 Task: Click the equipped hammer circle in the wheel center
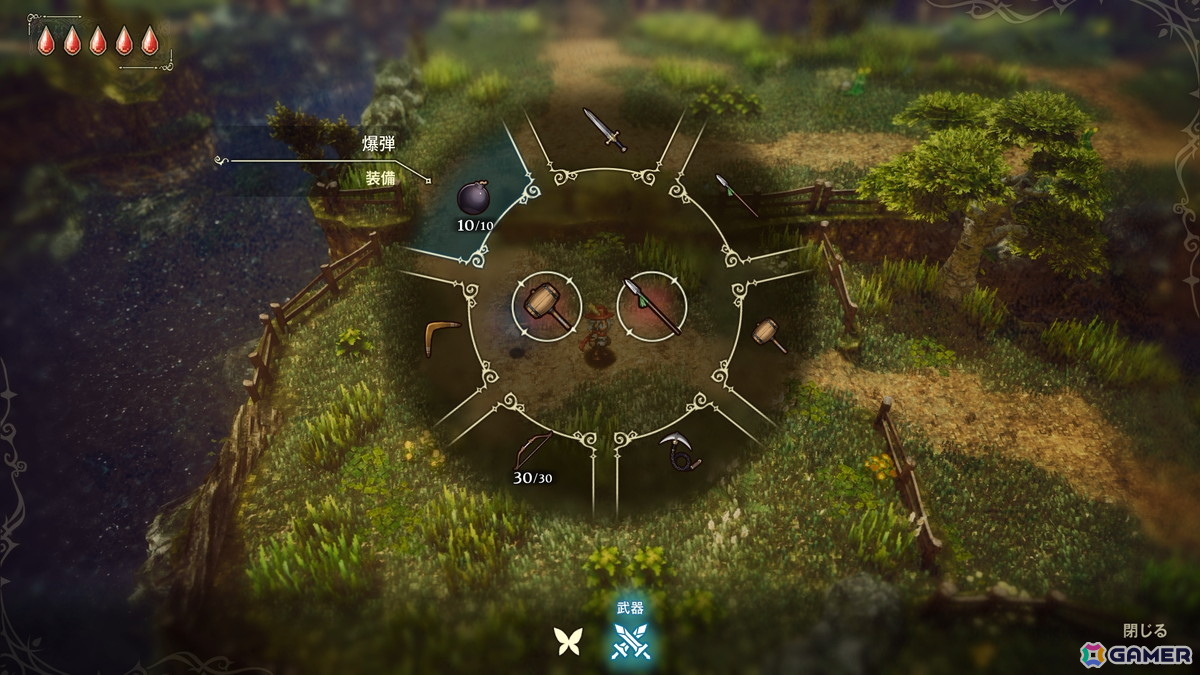[x=546, y=304]
